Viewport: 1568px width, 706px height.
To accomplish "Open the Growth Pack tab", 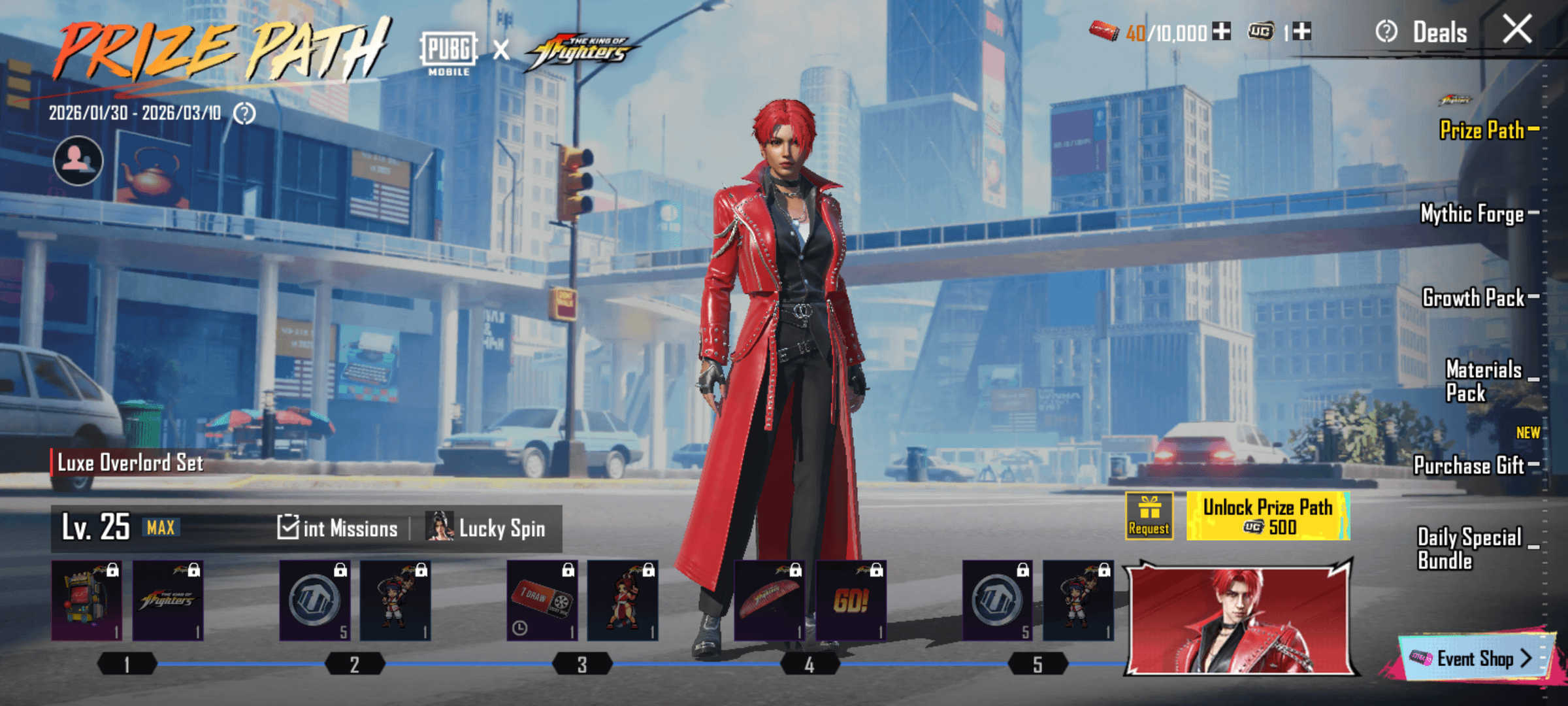I will 1474,298.
